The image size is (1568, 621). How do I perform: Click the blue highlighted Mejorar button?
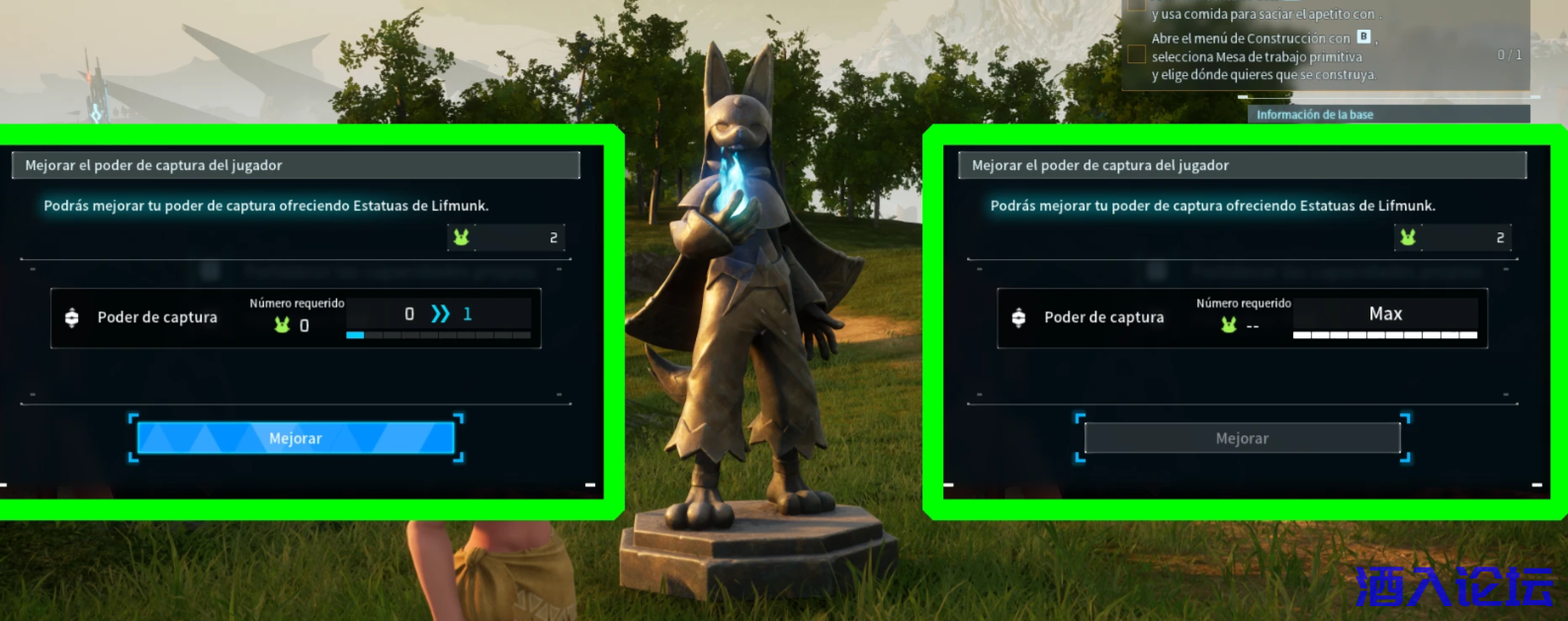(296, 438)
